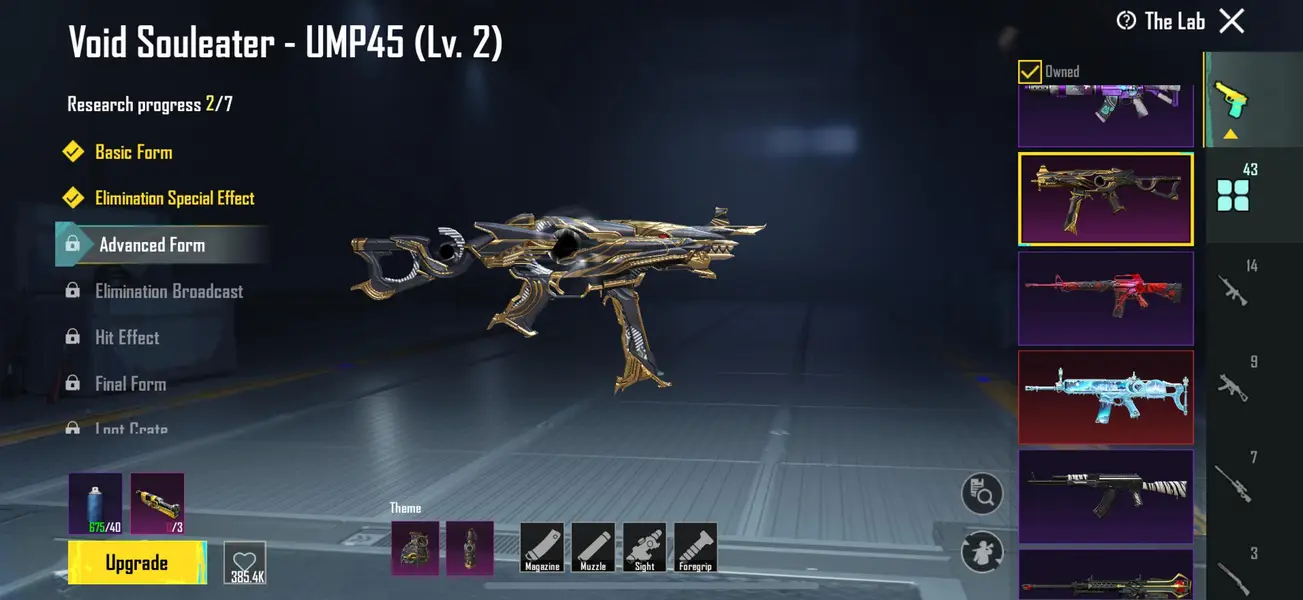Select Elimination Special Effect stage

[x=174, y=198]
